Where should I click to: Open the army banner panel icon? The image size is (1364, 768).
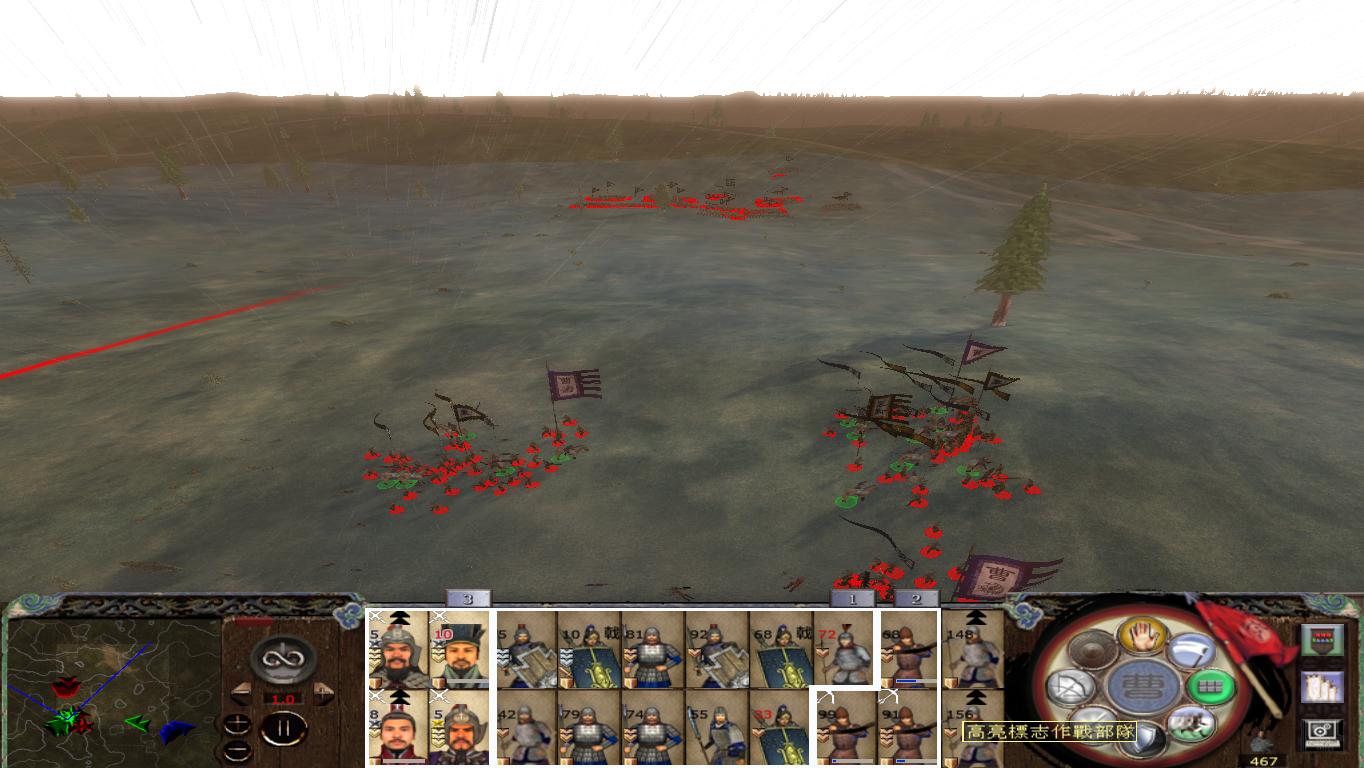coord(1323,639)
